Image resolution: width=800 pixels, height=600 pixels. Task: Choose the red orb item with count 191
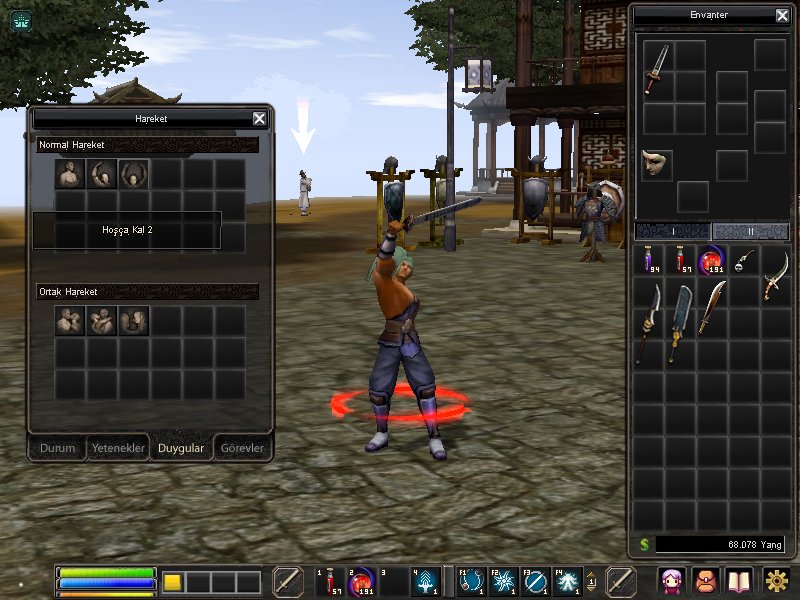[713, 261]
